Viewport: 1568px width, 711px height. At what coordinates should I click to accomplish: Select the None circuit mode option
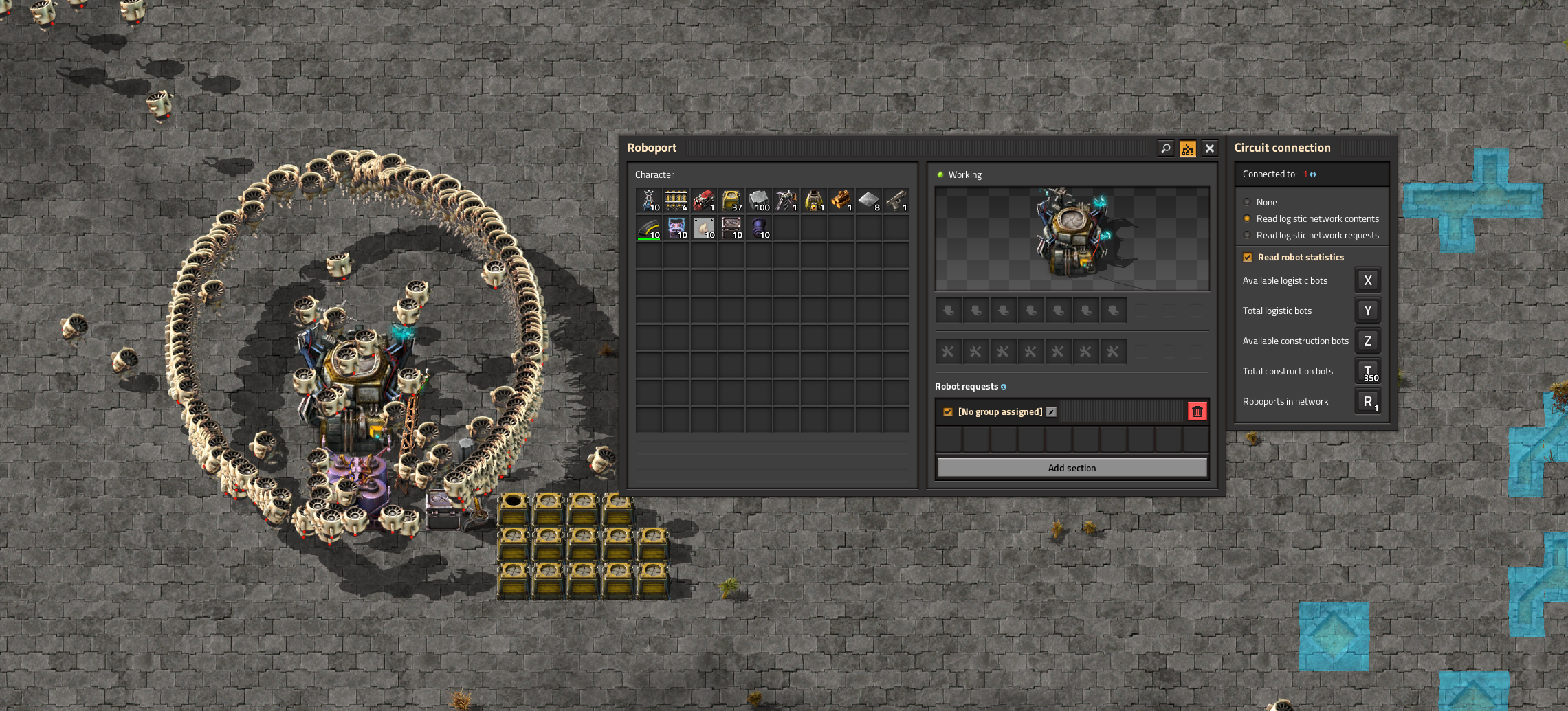pos(1247,202)
